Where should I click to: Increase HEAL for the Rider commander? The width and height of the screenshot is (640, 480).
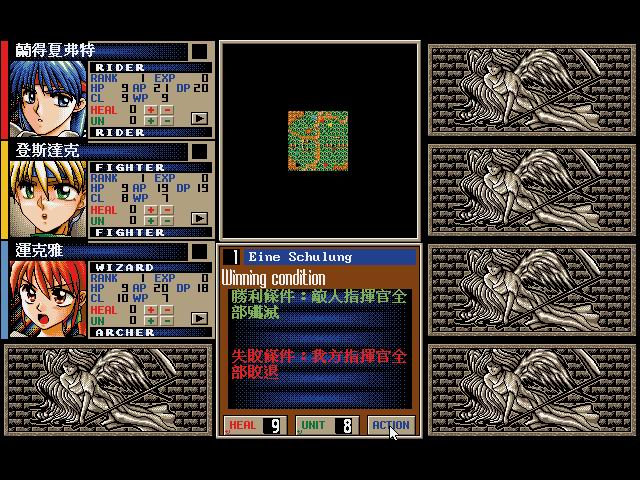[151, 110]
